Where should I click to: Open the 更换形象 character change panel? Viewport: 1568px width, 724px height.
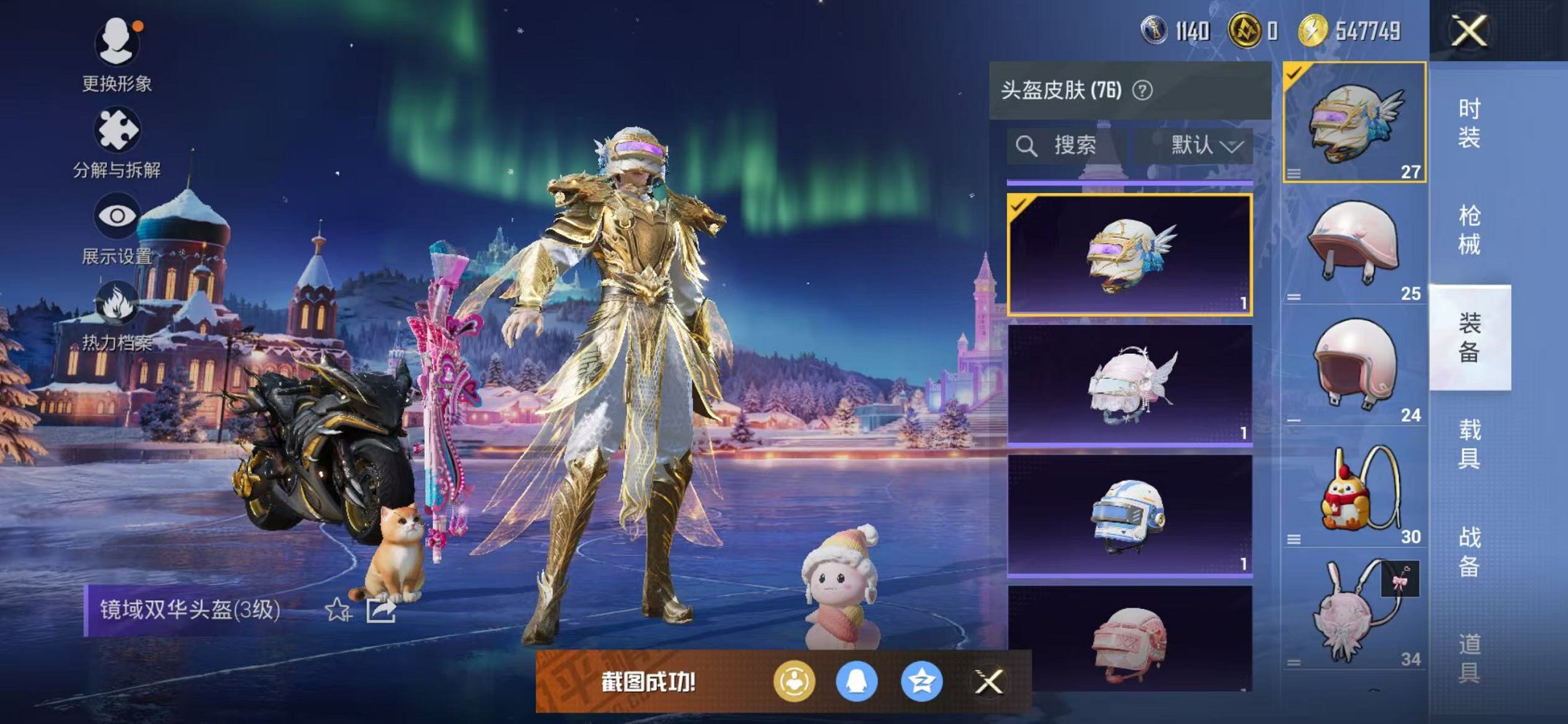point(117,45)
